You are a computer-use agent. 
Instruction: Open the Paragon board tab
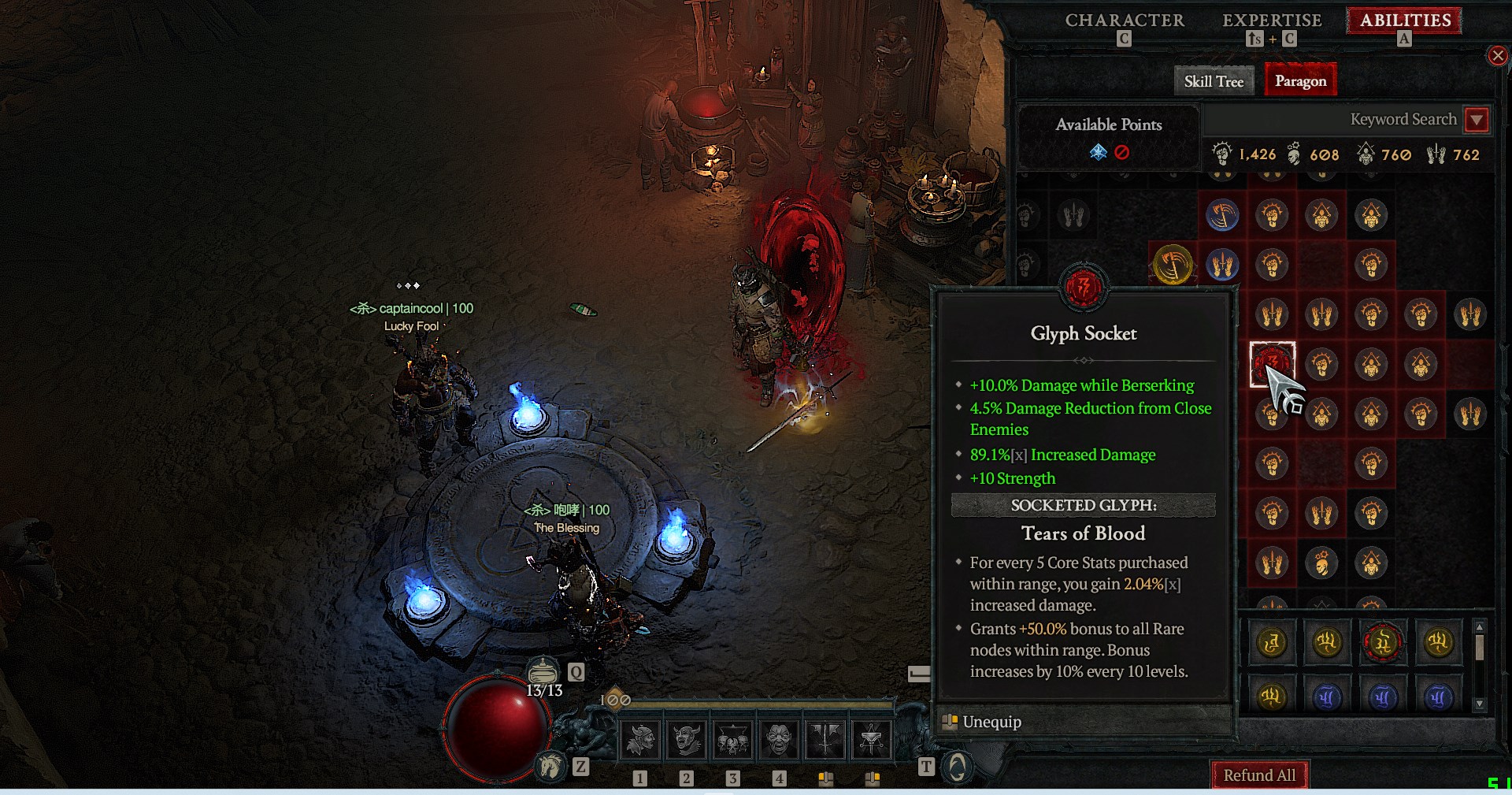point(1300,81)
